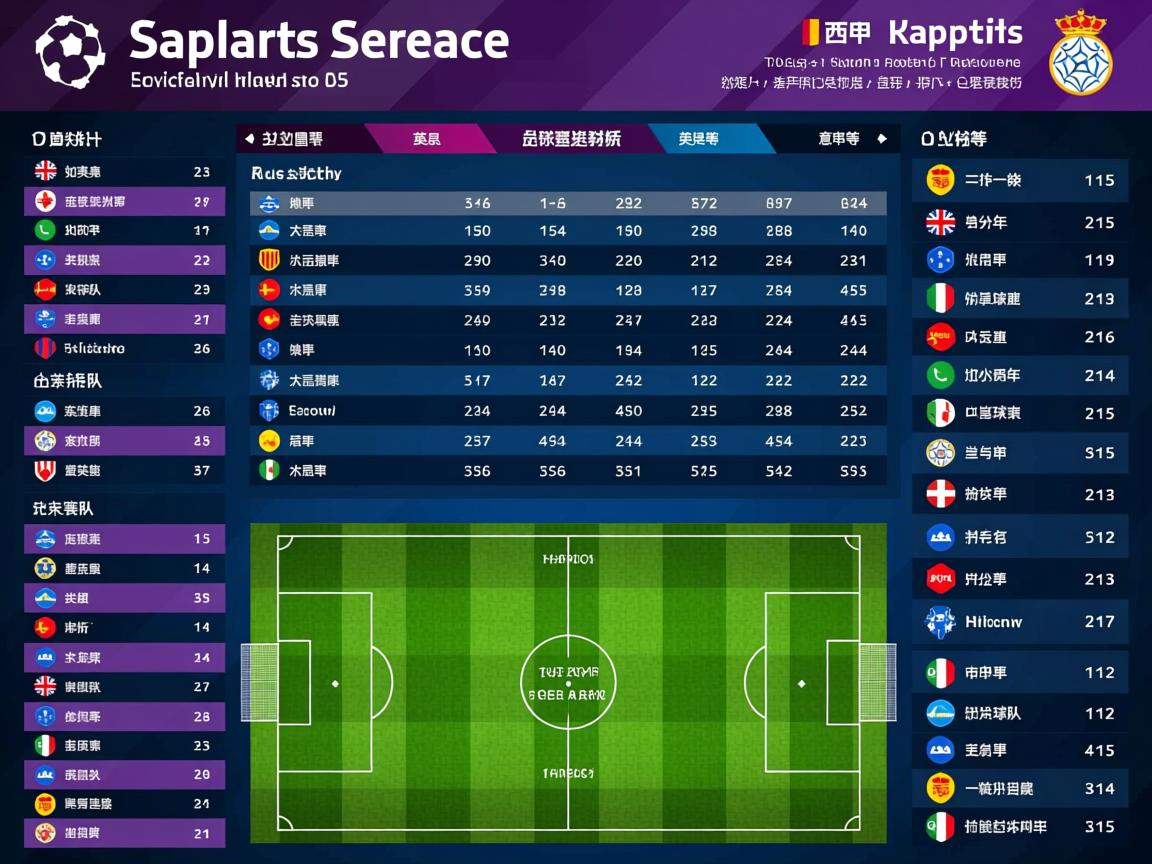The height and width of the screenshot is (864, 1152).
Task: Select the purple entry scoring 35
Action: [124, 598]
